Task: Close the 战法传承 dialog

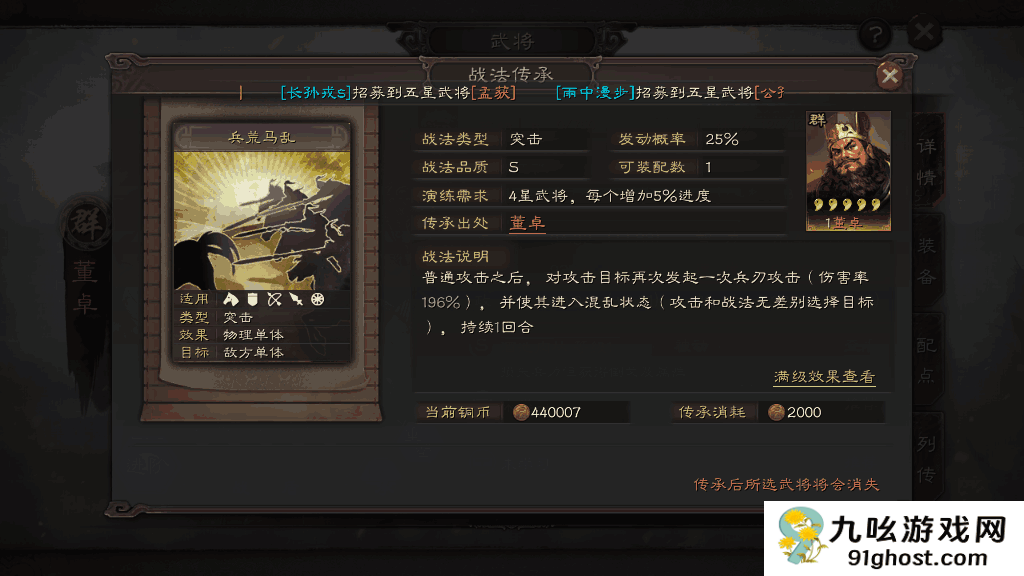Action: (x=888, y=76)
